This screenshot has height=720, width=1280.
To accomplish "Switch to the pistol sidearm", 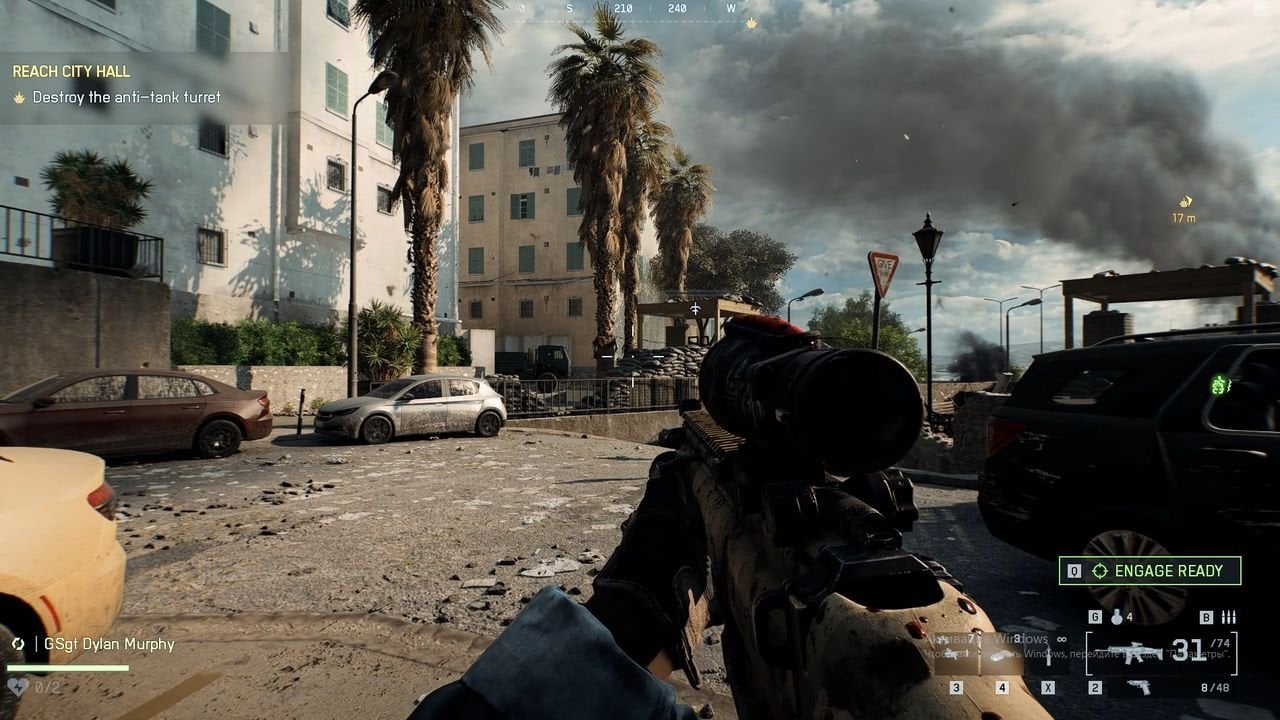I will click(x=1138, y=687).
